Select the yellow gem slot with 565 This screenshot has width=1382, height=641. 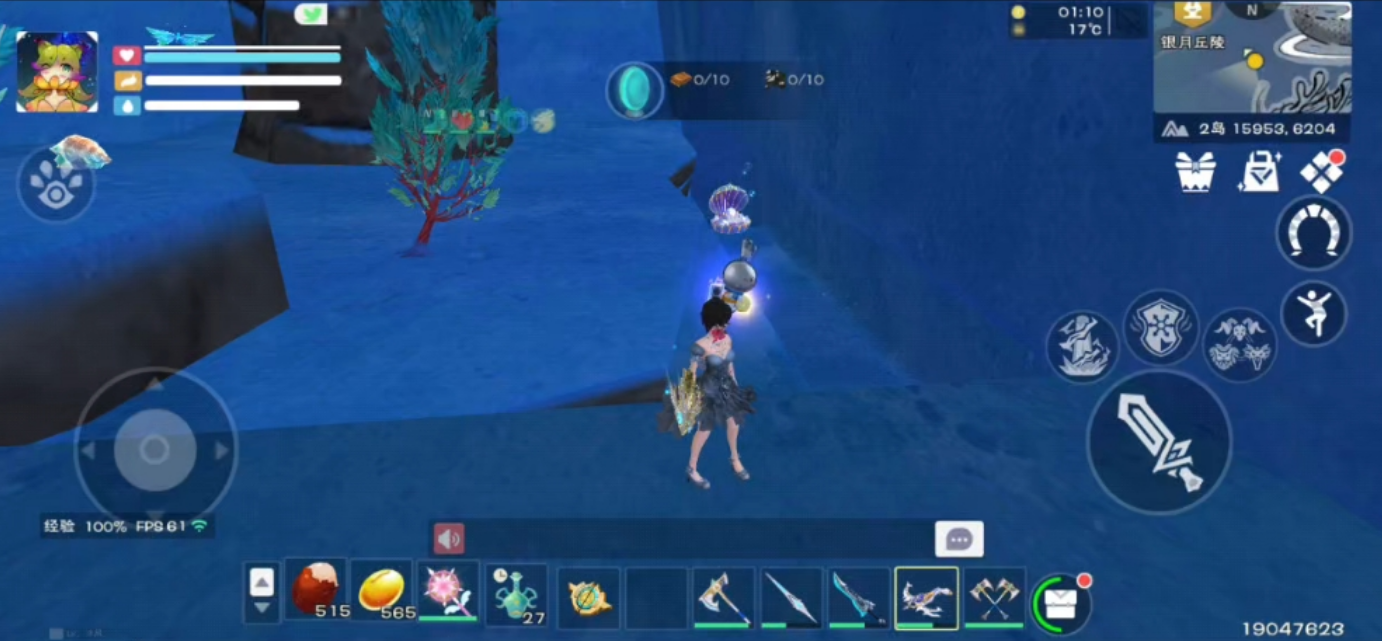tap(381, 590)
